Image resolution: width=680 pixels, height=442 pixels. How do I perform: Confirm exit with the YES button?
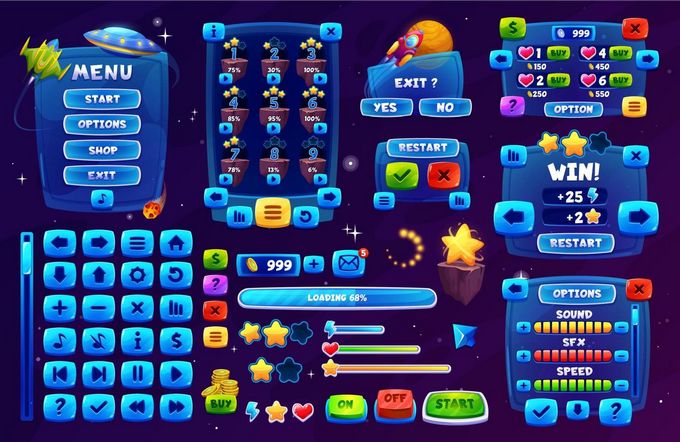(384, 107)
